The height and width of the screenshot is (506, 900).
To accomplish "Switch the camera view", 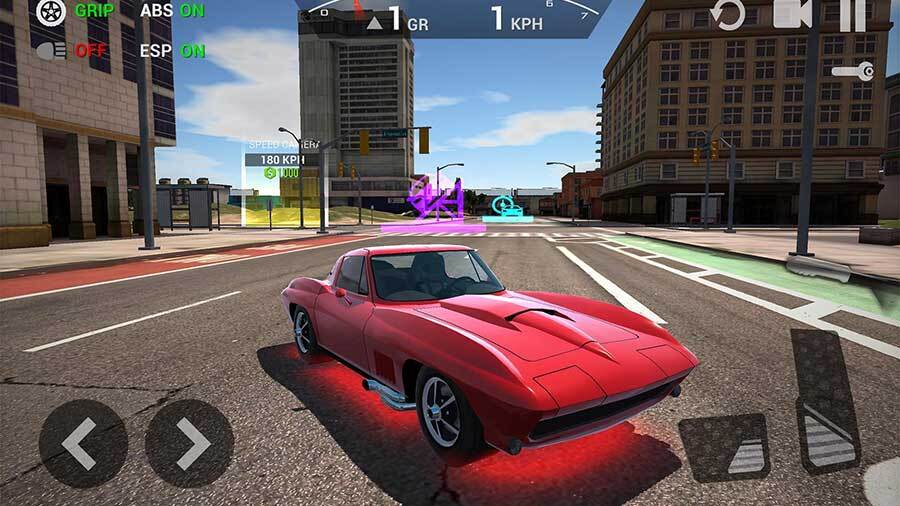I will (x=792, y=15).
